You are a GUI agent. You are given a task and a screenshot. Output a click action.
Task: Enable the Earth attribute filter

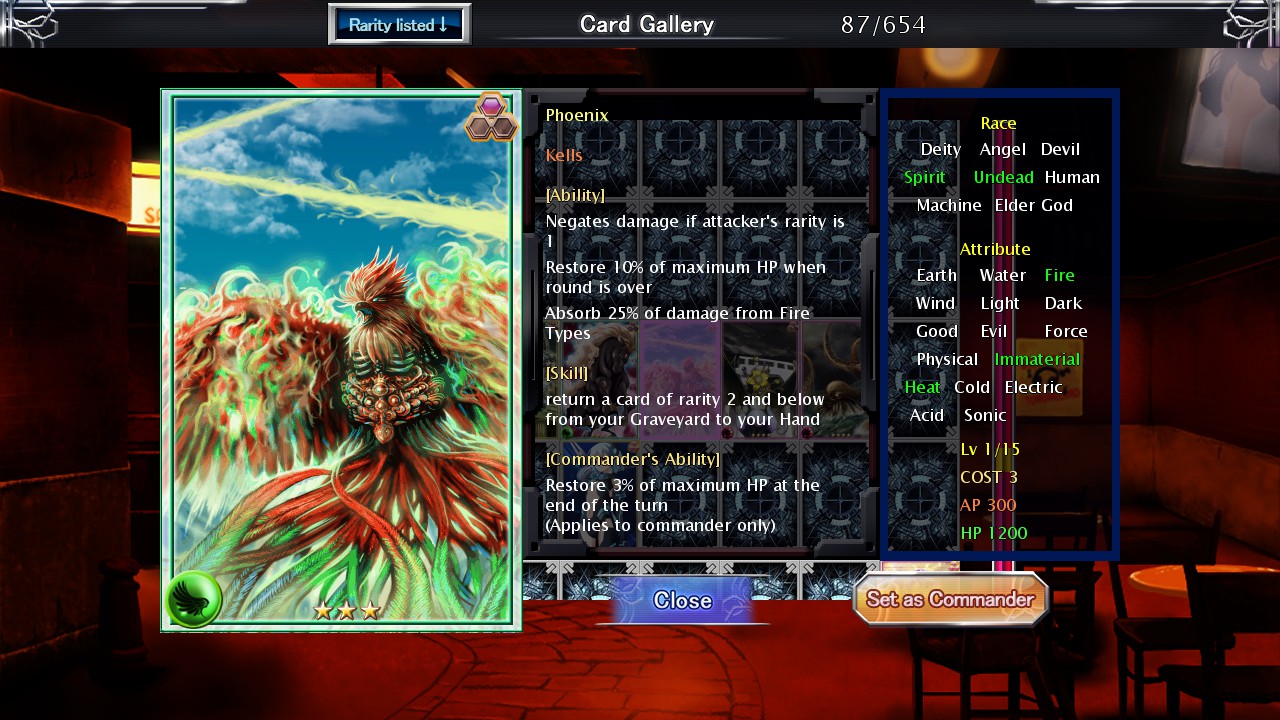point(936,275)
